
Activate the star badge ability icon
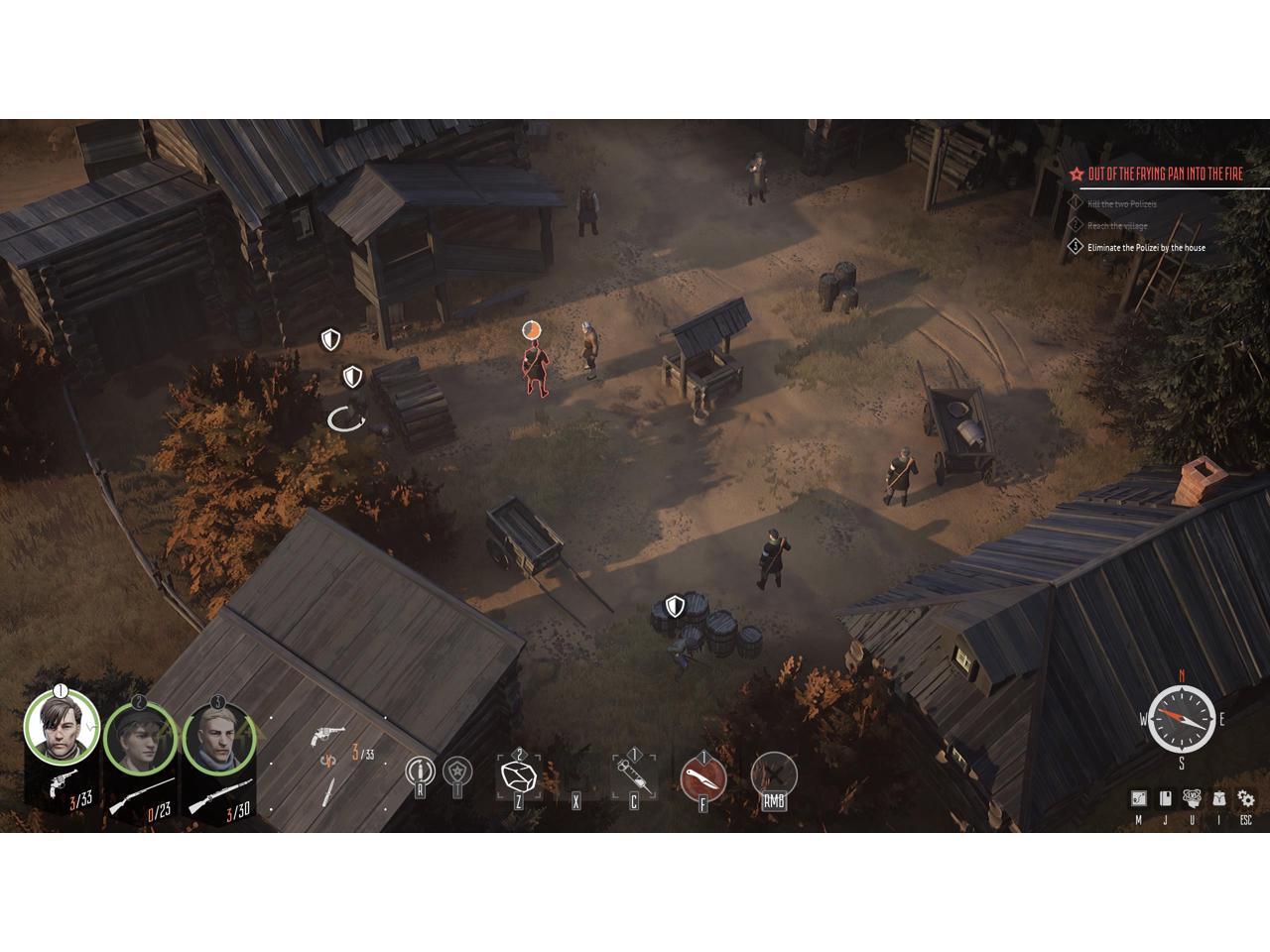(456, 772)
